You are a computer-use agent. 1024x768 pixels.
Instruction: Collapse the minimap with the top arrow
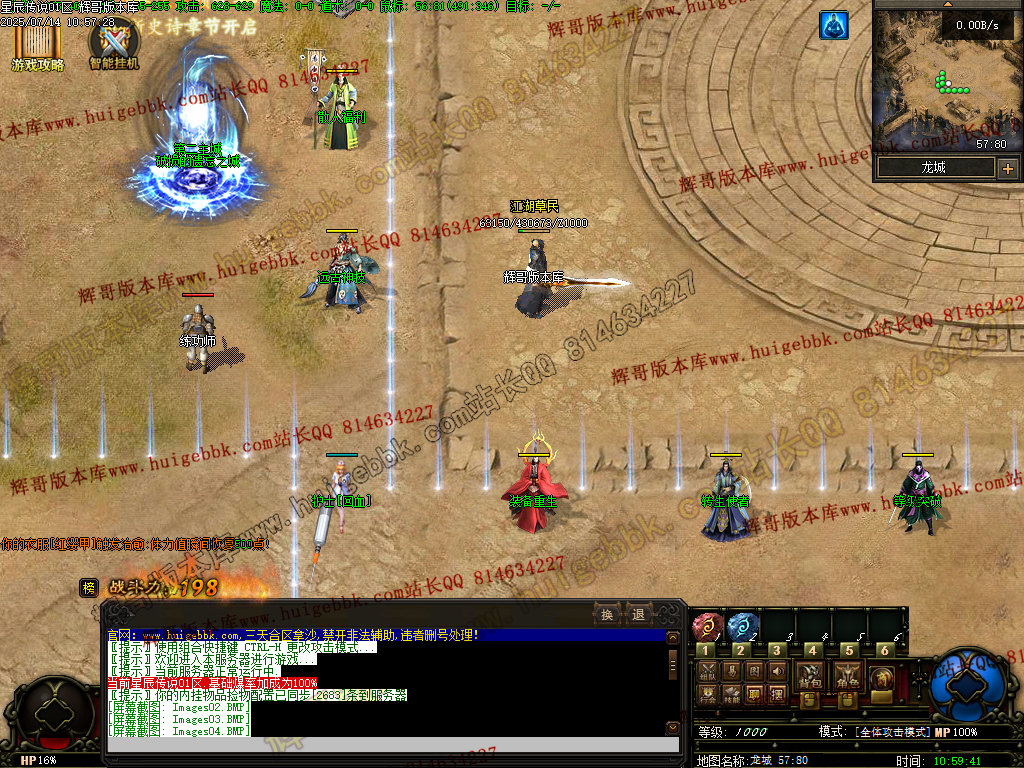(948, 4)
